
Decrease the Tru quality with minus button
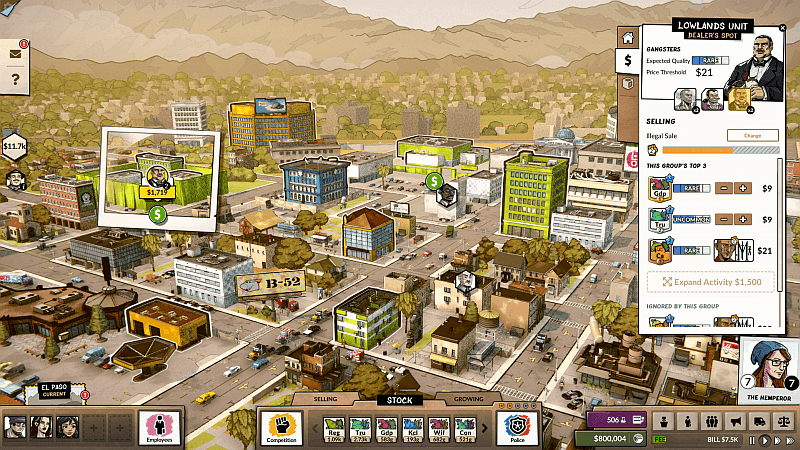point(725,219)
